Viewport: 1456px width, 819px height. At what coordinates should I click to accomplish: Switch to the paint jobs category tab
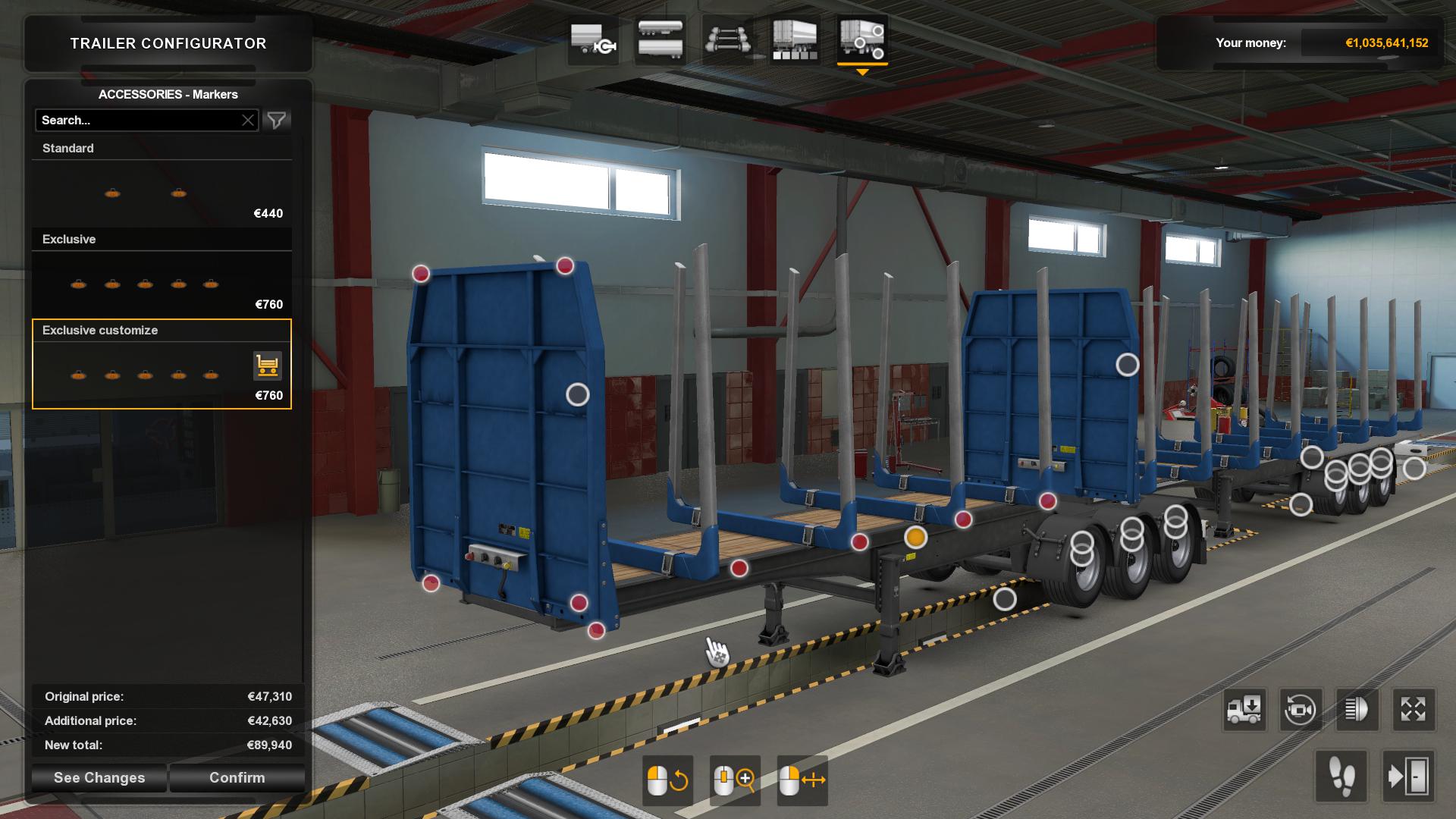(x=793, y=43)
